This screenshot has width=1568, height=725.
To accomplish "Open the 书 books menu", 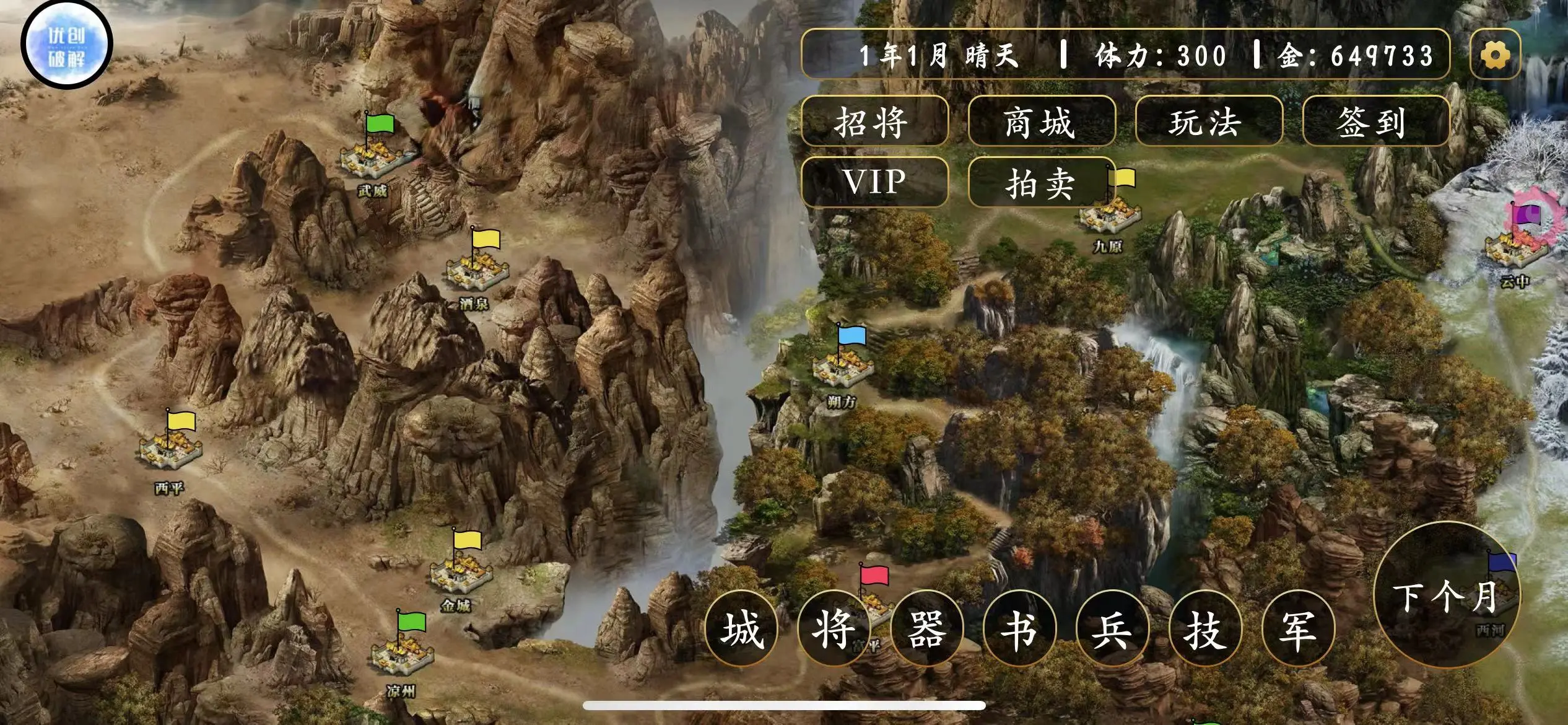I will 1020,628.
